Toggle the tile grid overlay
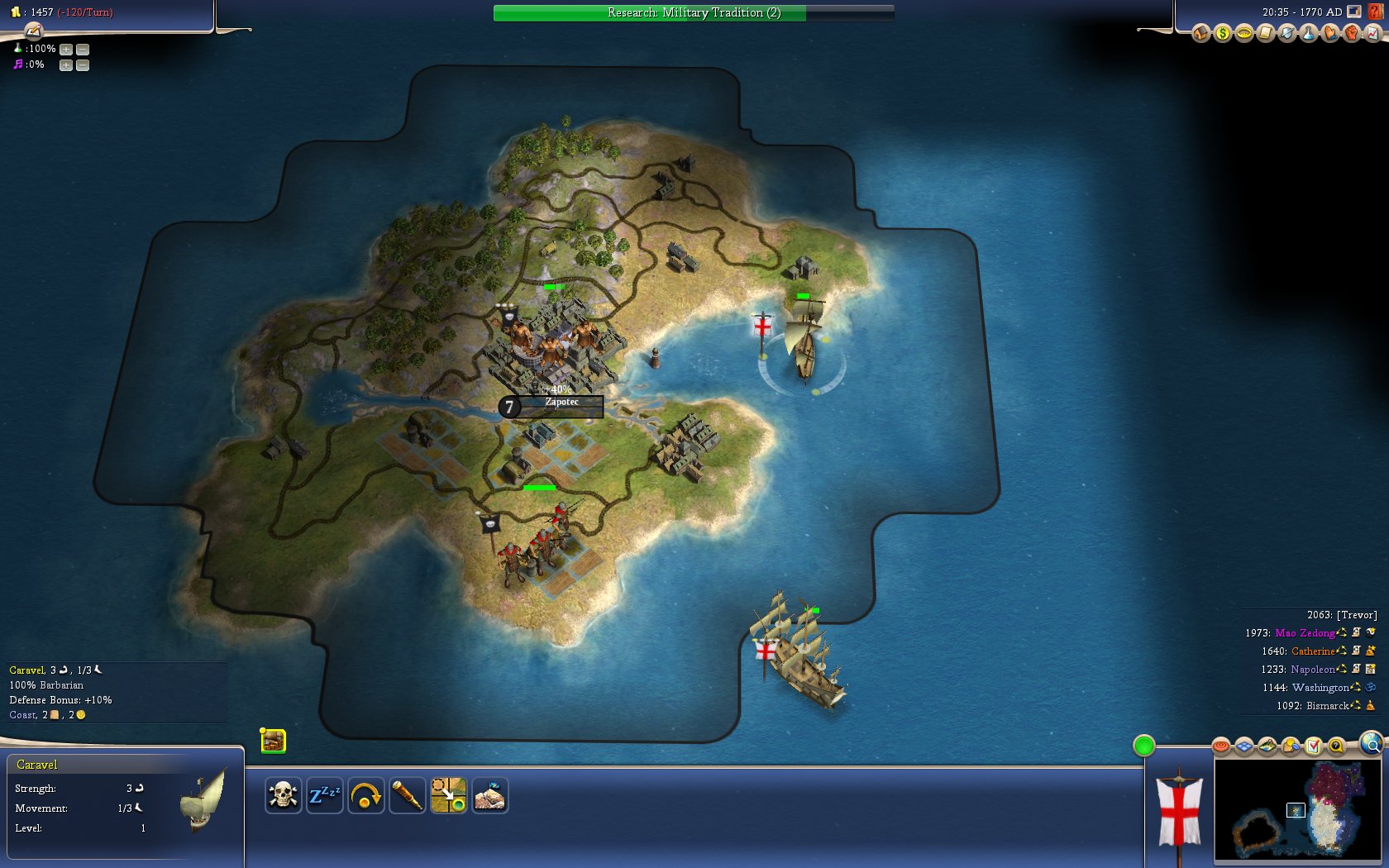Screen dimensions: 1389x868 point(1244,747)
